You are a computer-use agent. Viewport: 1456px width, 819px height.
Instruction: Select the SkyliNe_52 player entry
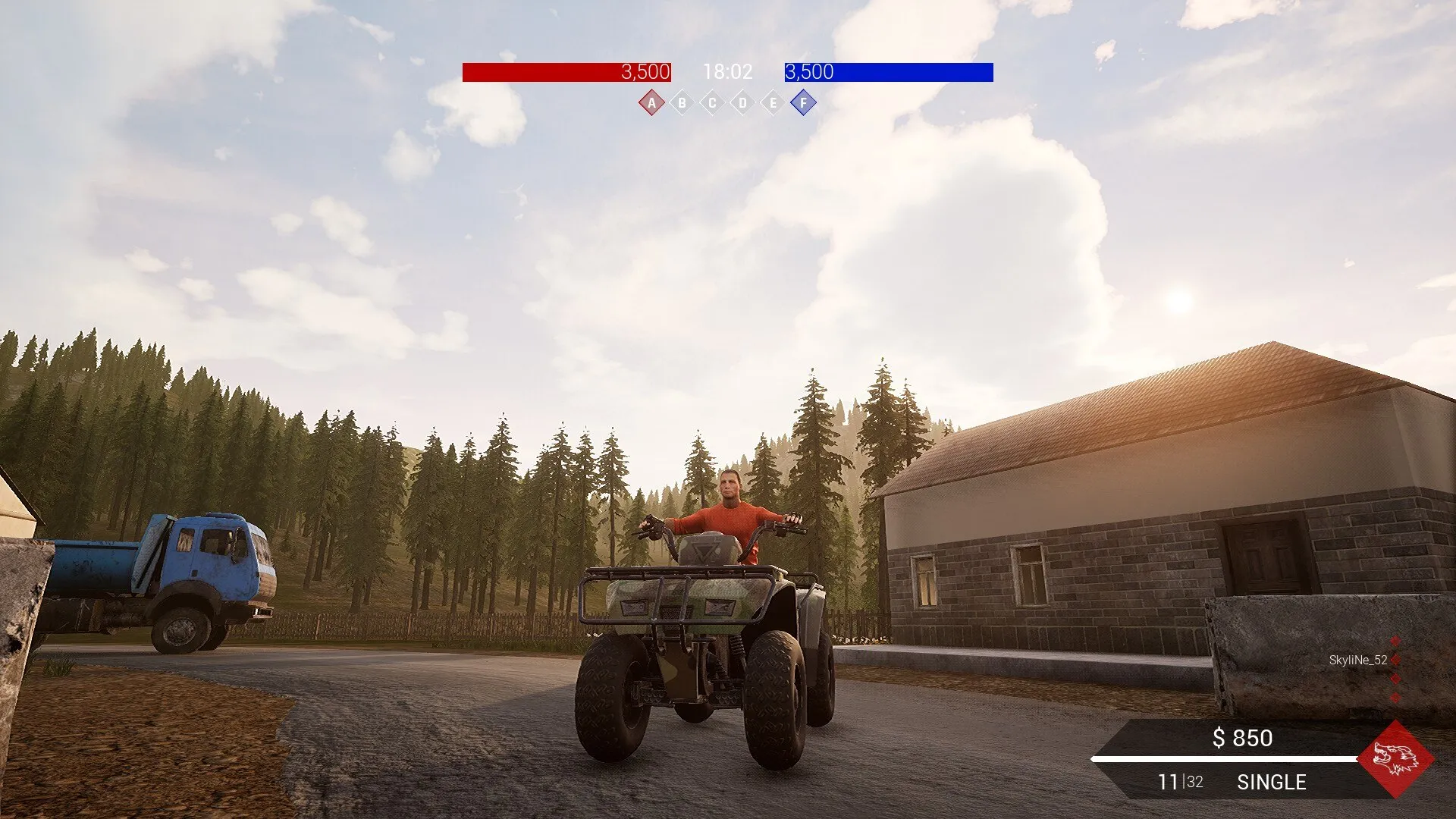click(1357, 661)
